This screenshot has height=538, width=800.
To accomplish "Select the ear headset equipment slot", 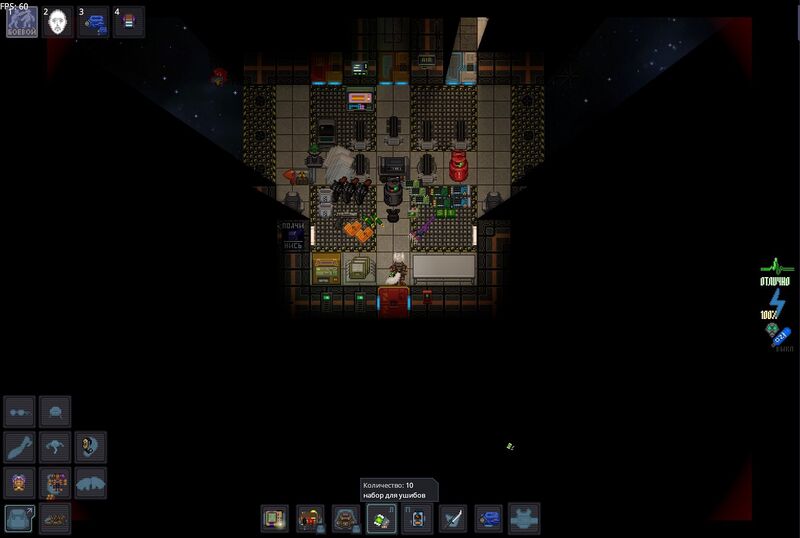I will pos(91,447).
